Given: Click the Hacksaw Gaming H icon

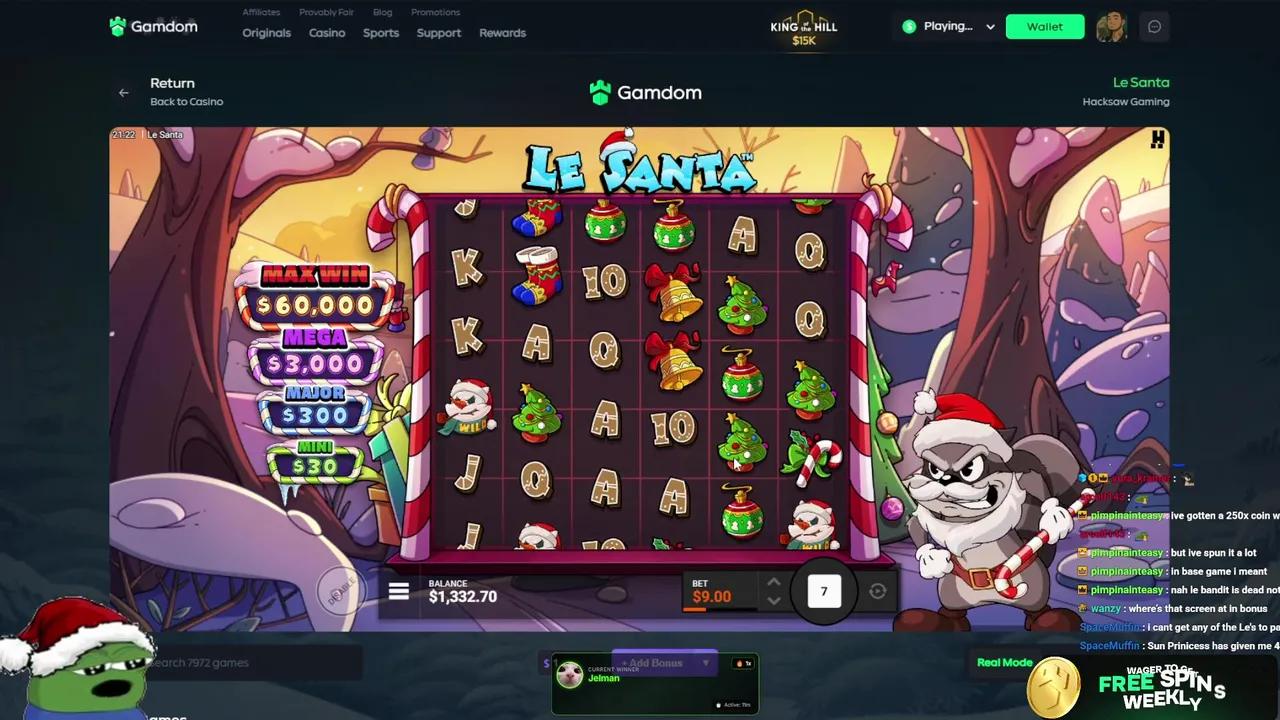Looking at the screenshot, I should tap(1157, 140).
